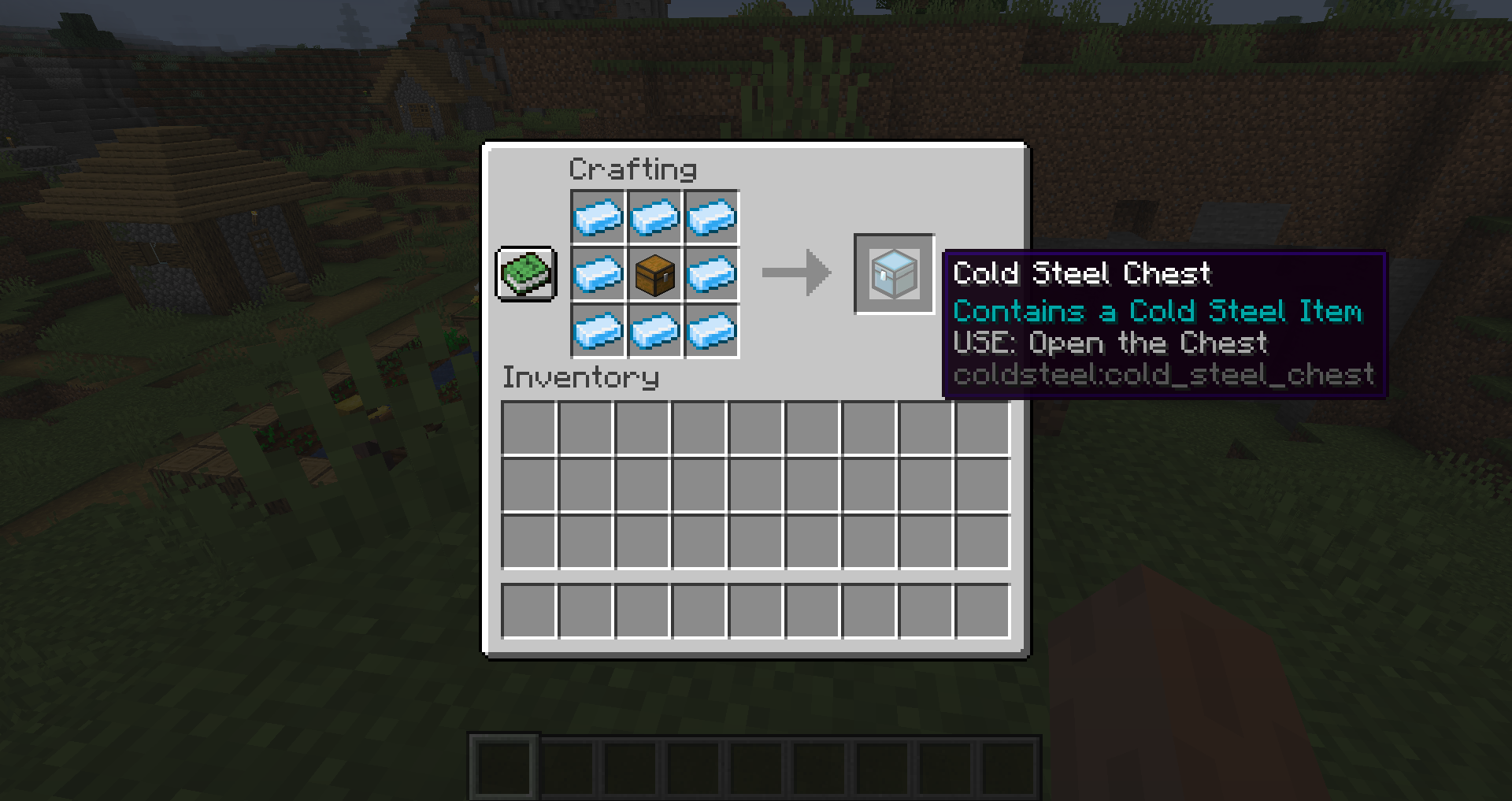The width and height of the screenshot is (1512, 801).
Task: Select the ingot in the bottom-middle crafting slot
Action: 654,332
